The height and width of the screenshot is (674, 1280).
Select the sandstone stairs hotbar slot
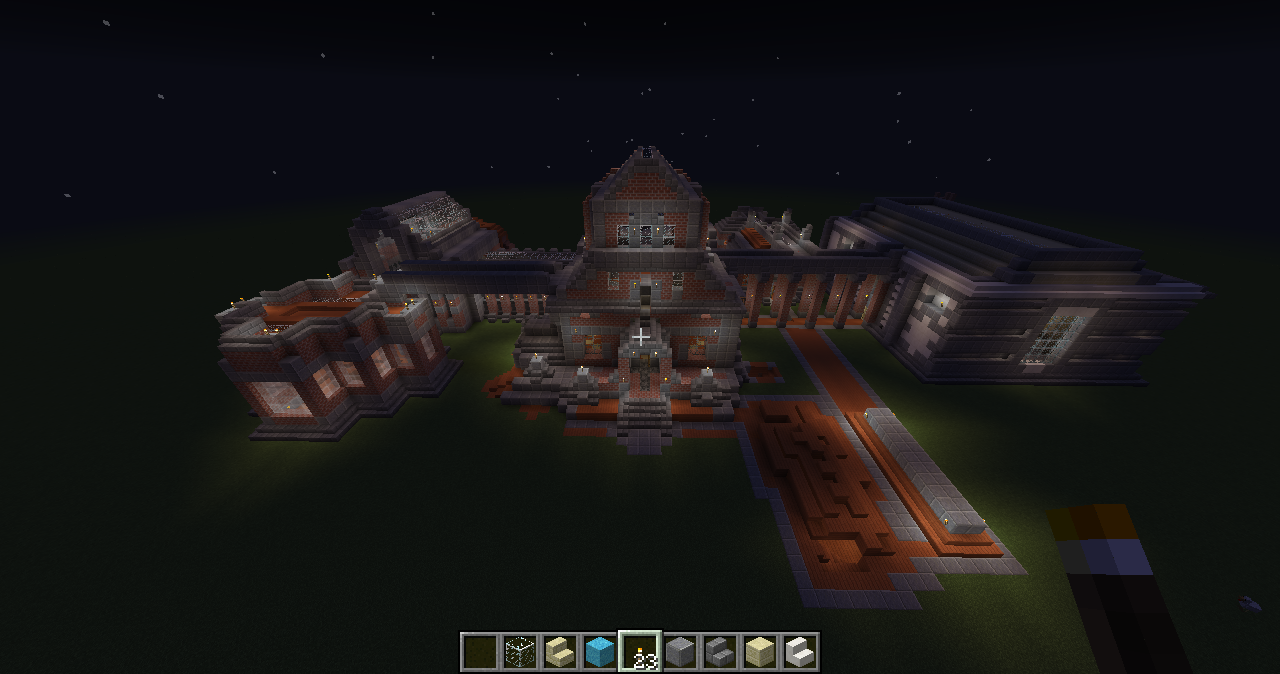click(560, 652)
